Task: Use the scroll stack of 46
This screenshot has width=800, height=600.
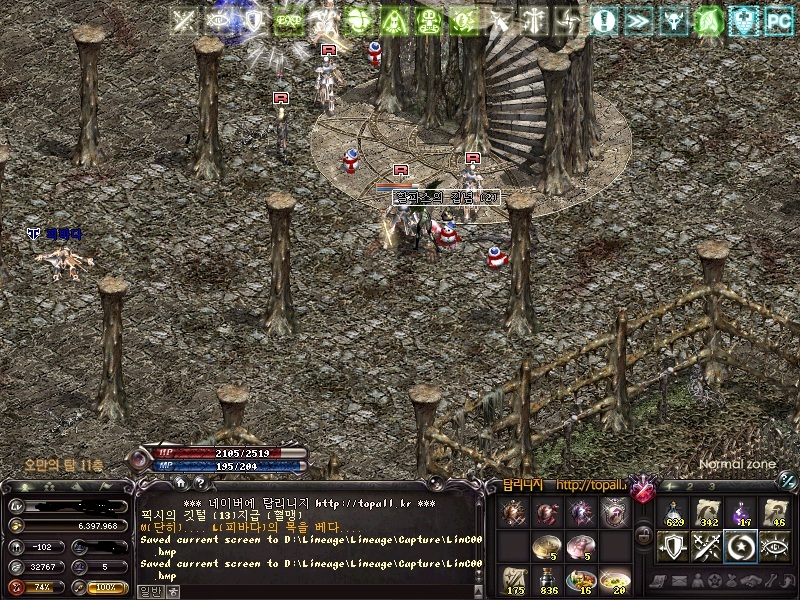Action: pyautogui.click(x=777, y=514)
